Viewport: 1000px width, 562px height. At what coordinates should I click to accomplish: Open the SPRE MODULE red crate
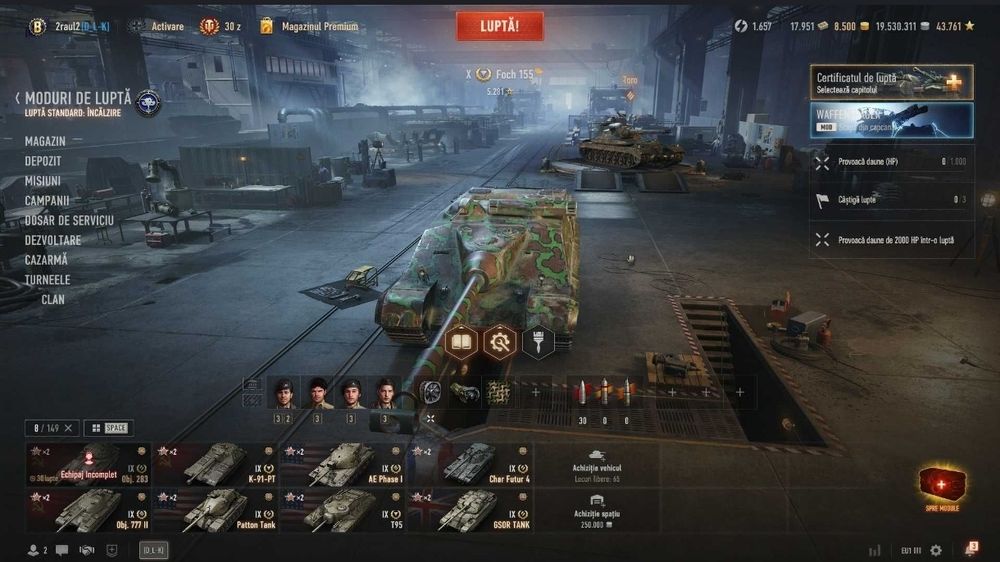942,487
